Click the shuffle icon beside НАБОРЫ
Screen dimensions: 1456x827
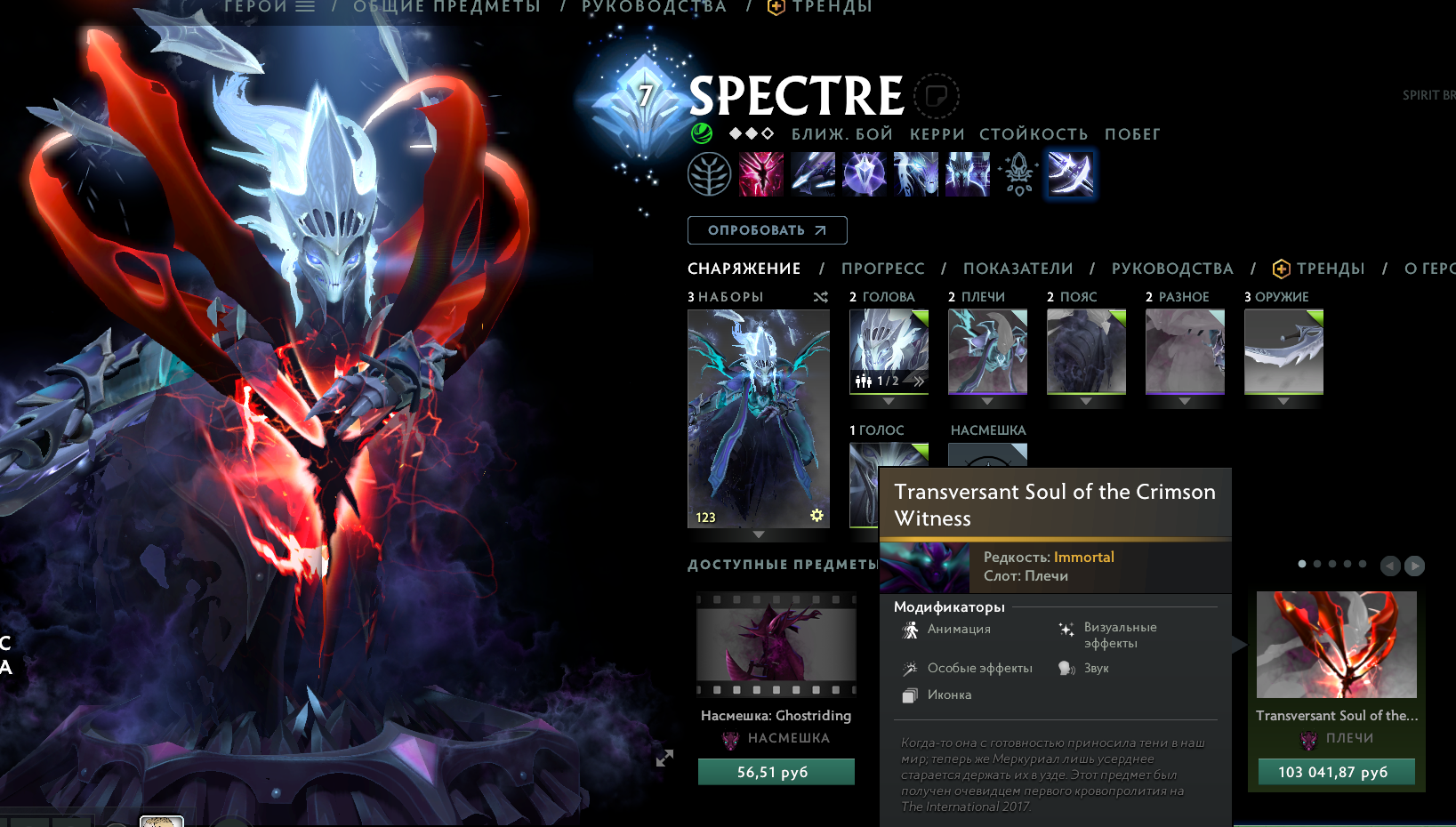click(820, 297)
